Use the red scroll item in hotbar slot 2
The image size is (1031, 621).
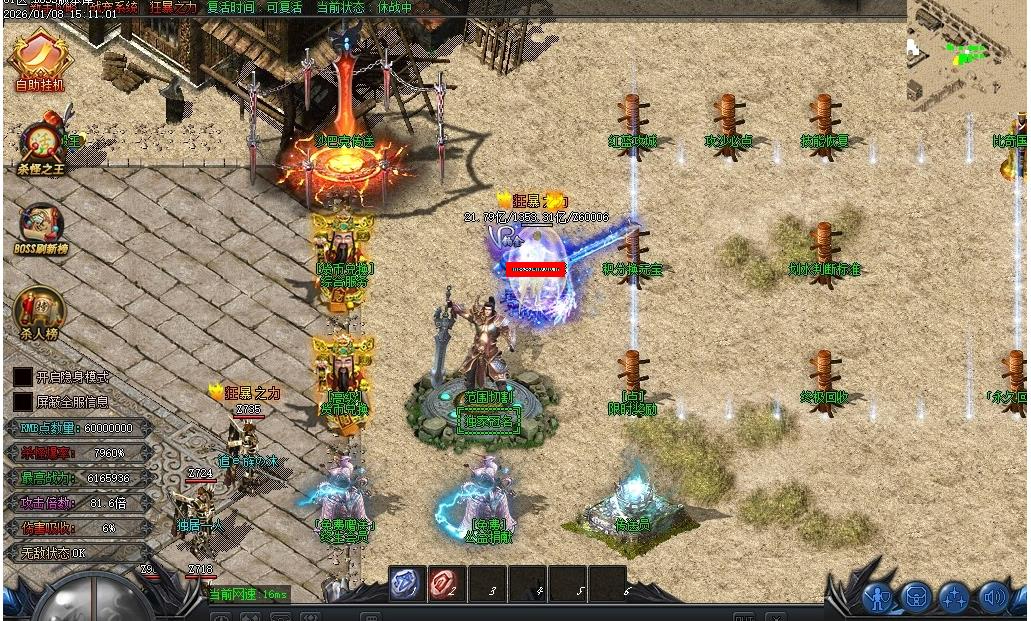pos(446,584)
